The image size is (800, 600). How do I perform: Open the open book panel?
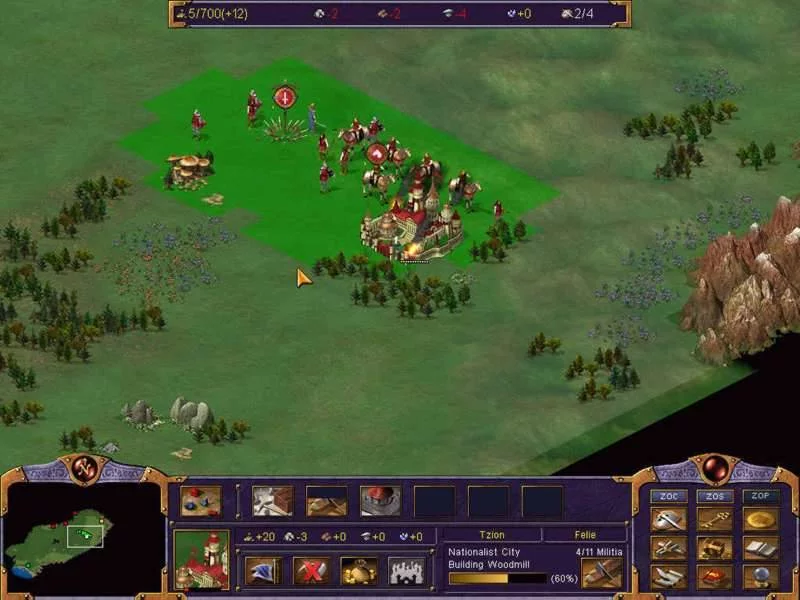click(761, 548)
